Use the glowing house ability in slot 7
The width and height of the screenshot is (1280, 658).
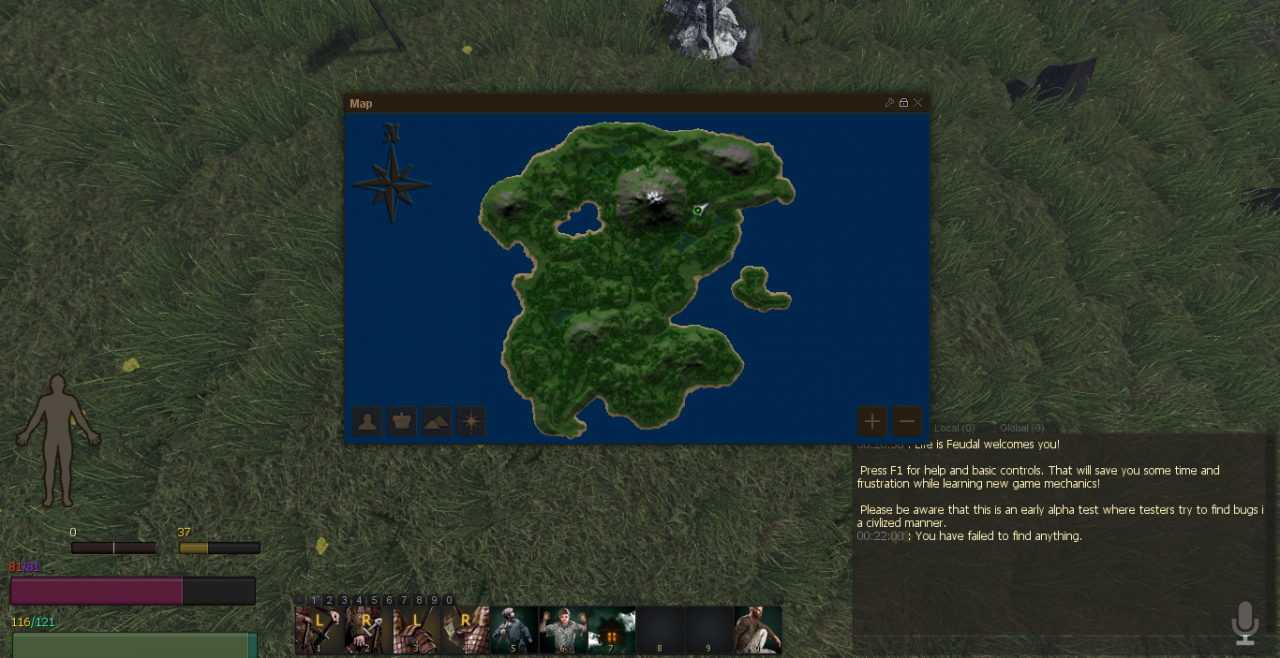(x=611, y=630)
